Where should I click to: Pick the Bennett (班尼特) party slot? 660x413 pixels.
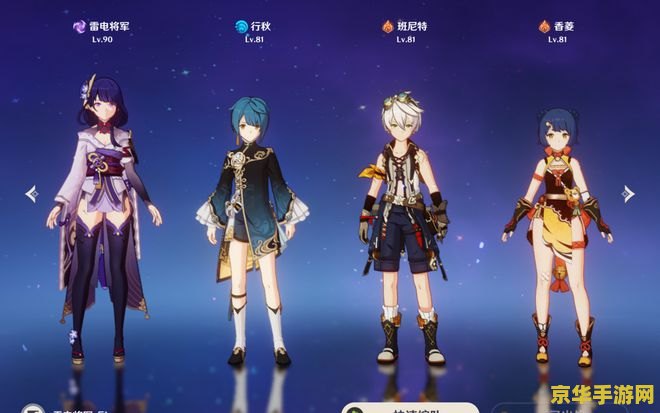403,230
